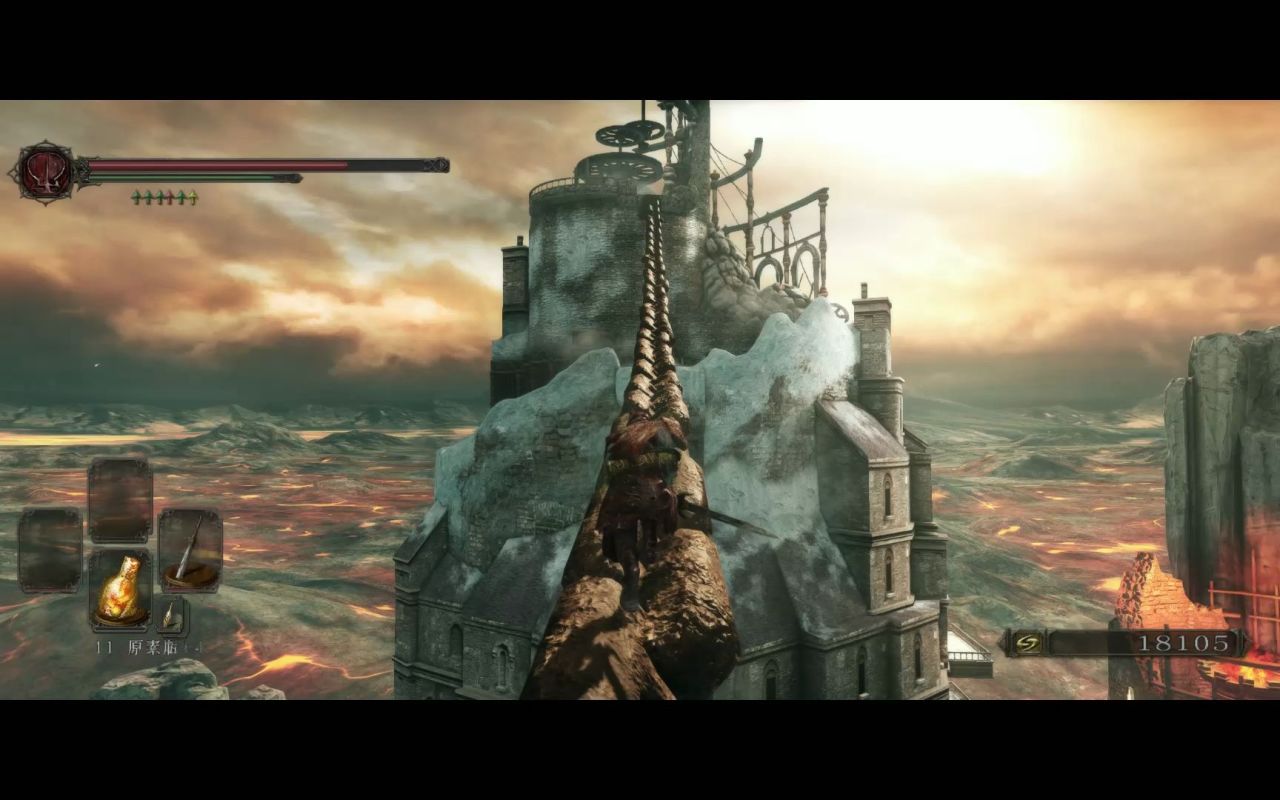Click the sword in the right-hand weapon slot
Image resolution: width=1280 pixels, height=800 pixels.
tap(190, 550)
